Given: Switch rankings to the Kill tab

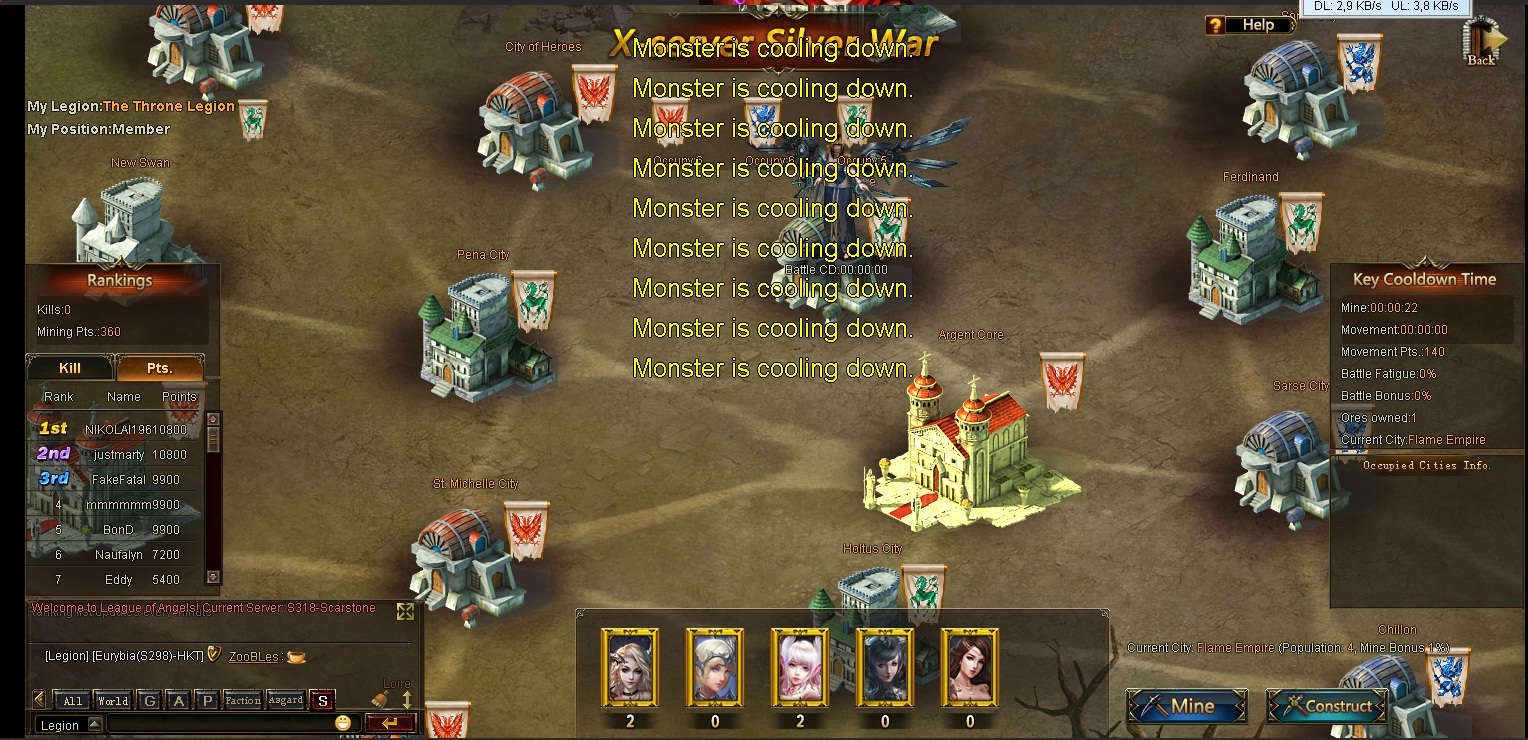Looking at the screenshot, I should 70,368.
